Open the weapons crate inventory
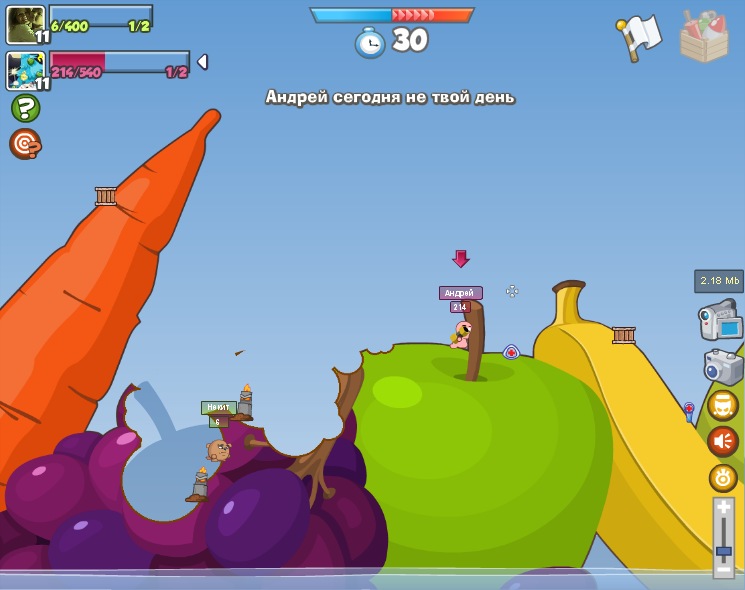 (704, 37)
